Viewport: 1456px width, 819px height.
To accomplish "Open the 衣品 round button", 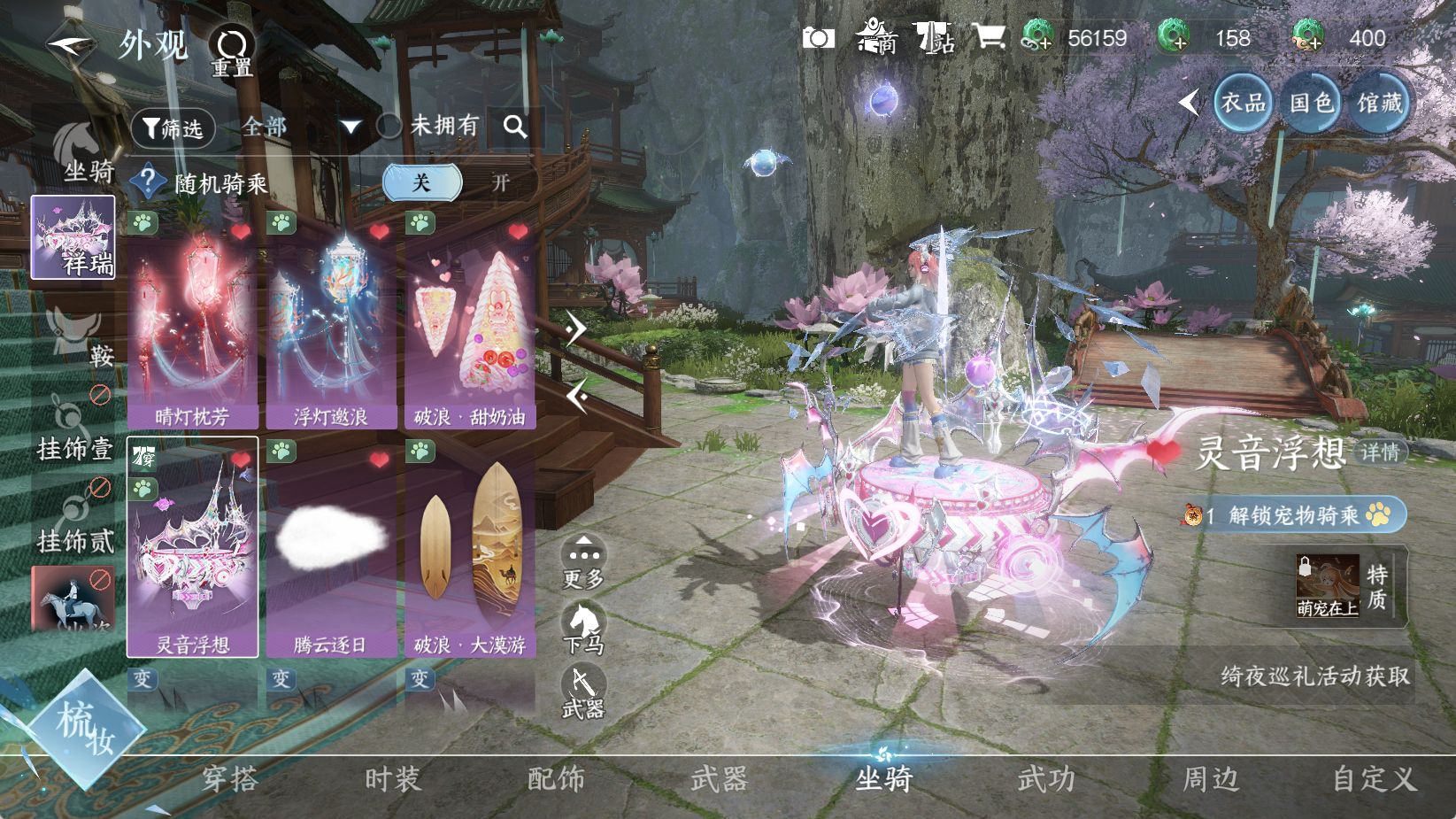I will pyautogui.click(x=1243, y=103).
